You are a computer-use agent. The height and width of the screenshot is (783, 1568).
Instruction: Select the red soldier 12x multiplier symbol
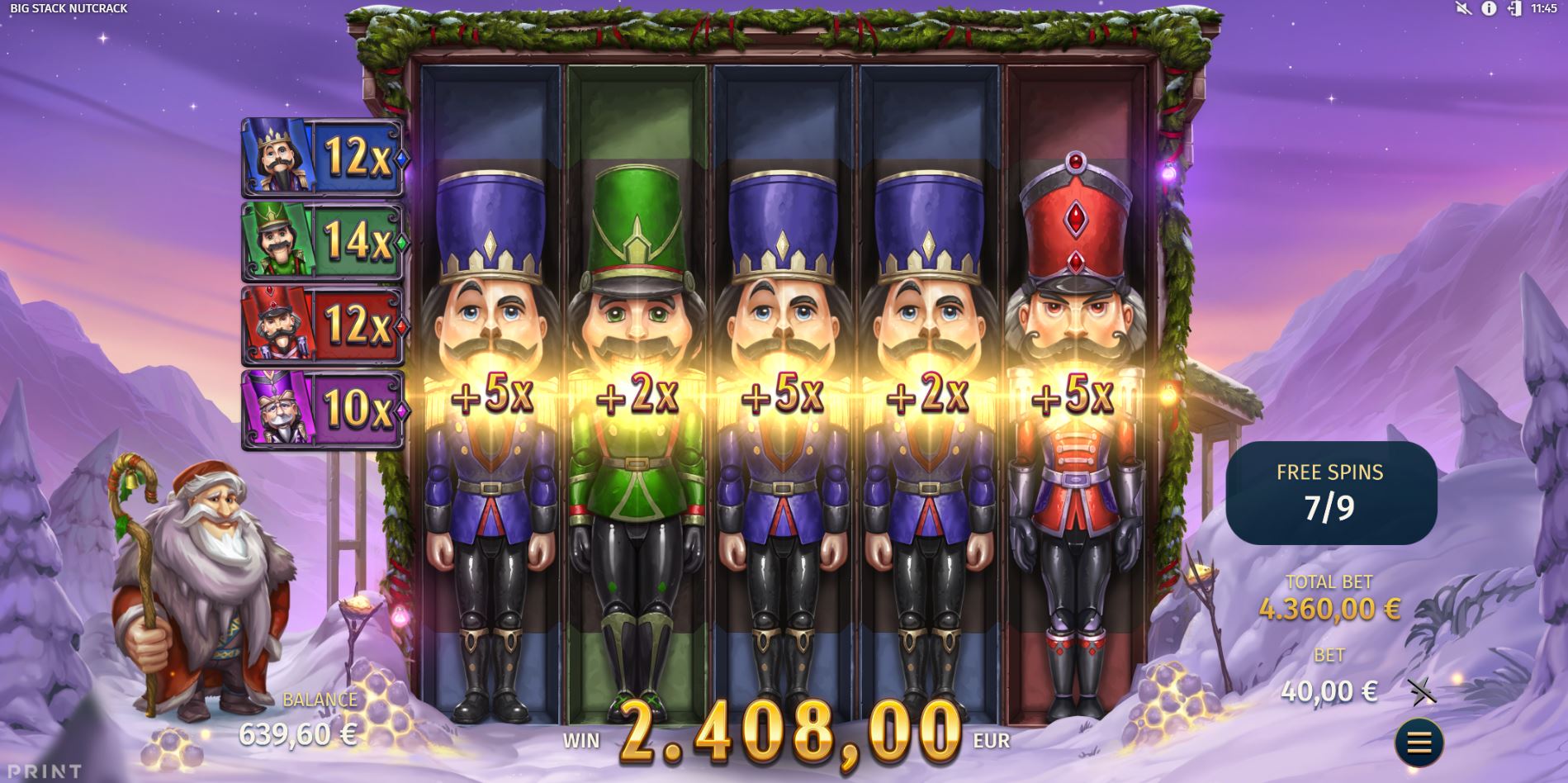pos(320,325)
